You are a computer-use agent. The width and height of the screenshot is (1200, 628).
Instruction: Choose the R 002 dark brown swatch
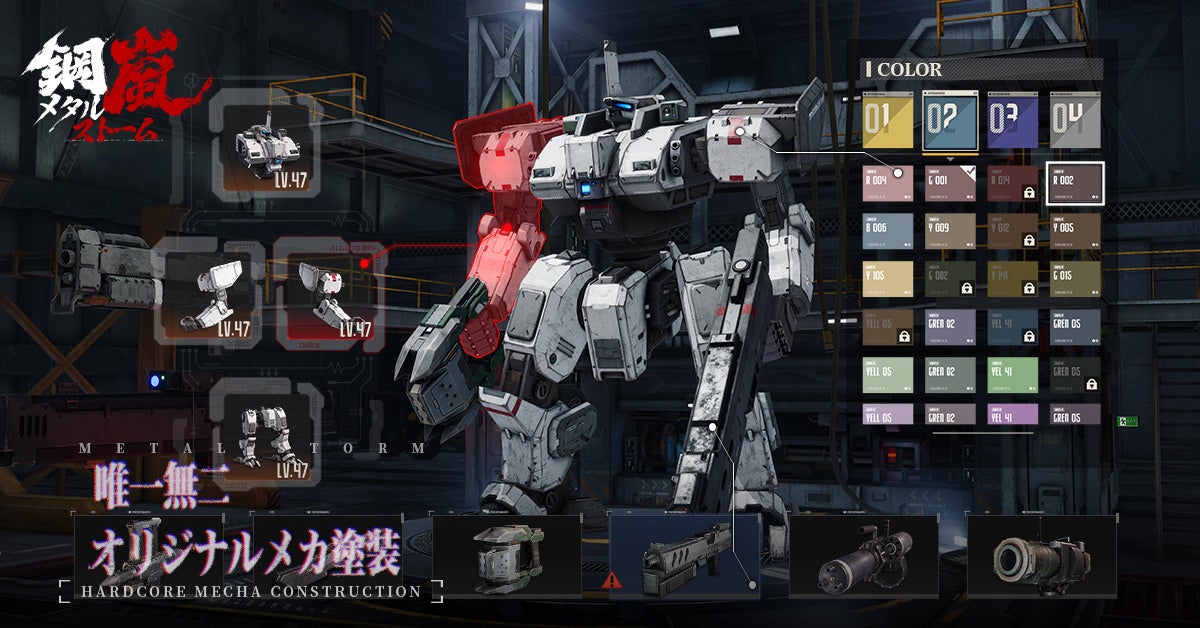(1075, 183)
